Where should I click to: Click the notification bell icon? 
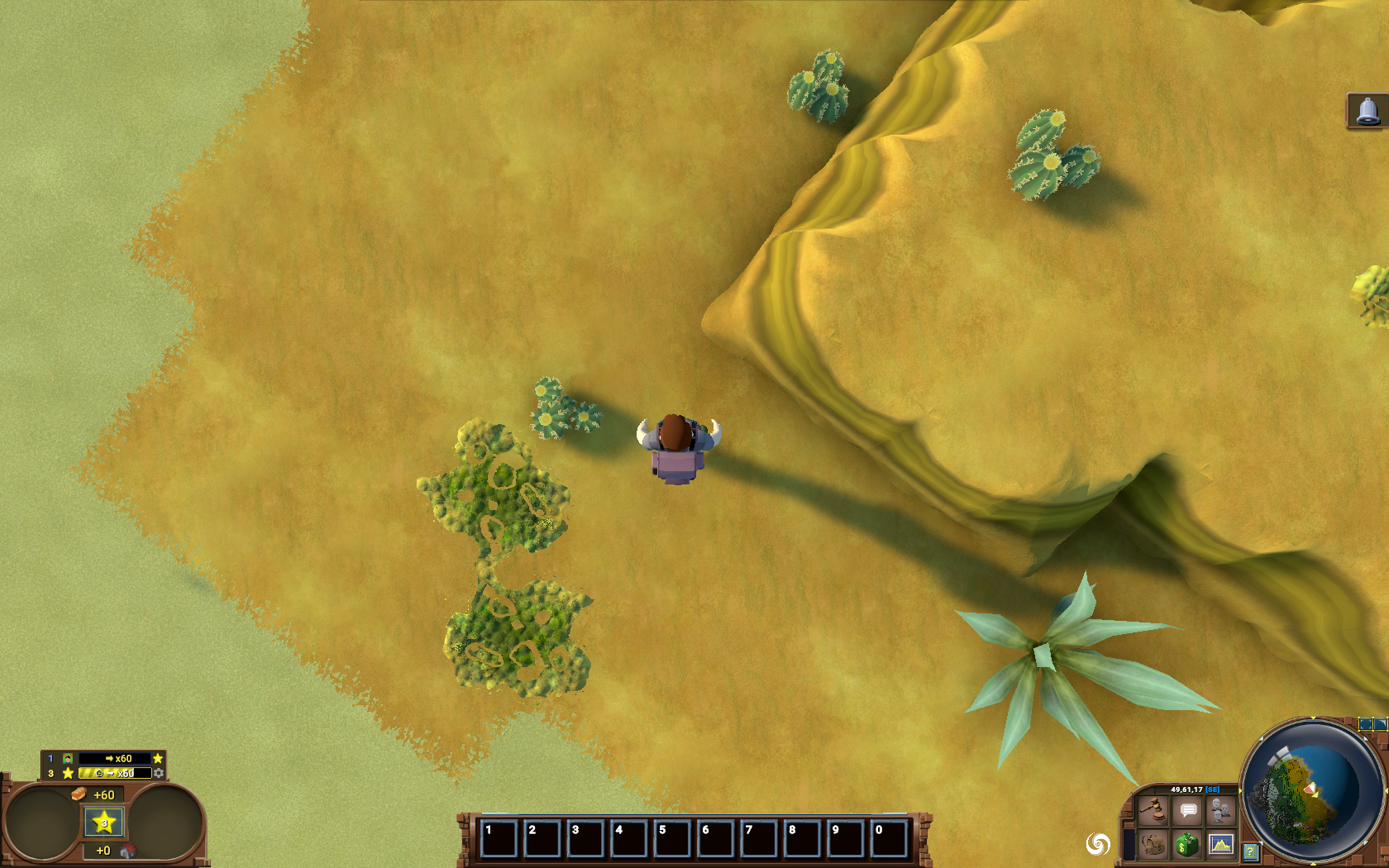pos(1368,111)
